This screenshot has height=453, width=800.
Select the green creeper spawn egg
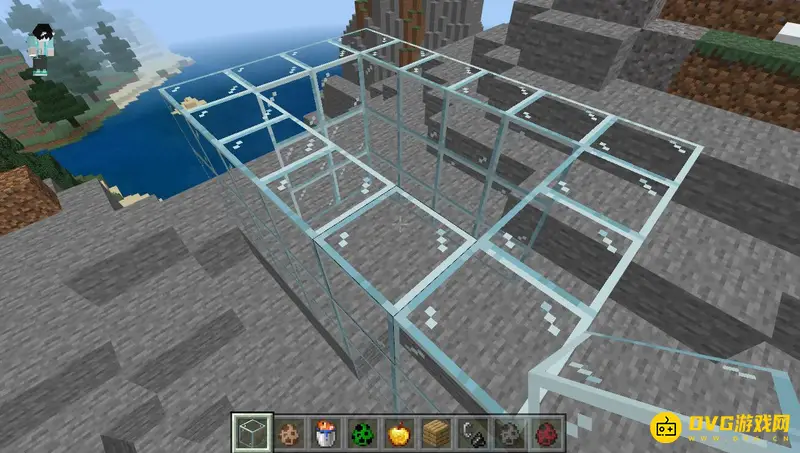tap(361, 433)
